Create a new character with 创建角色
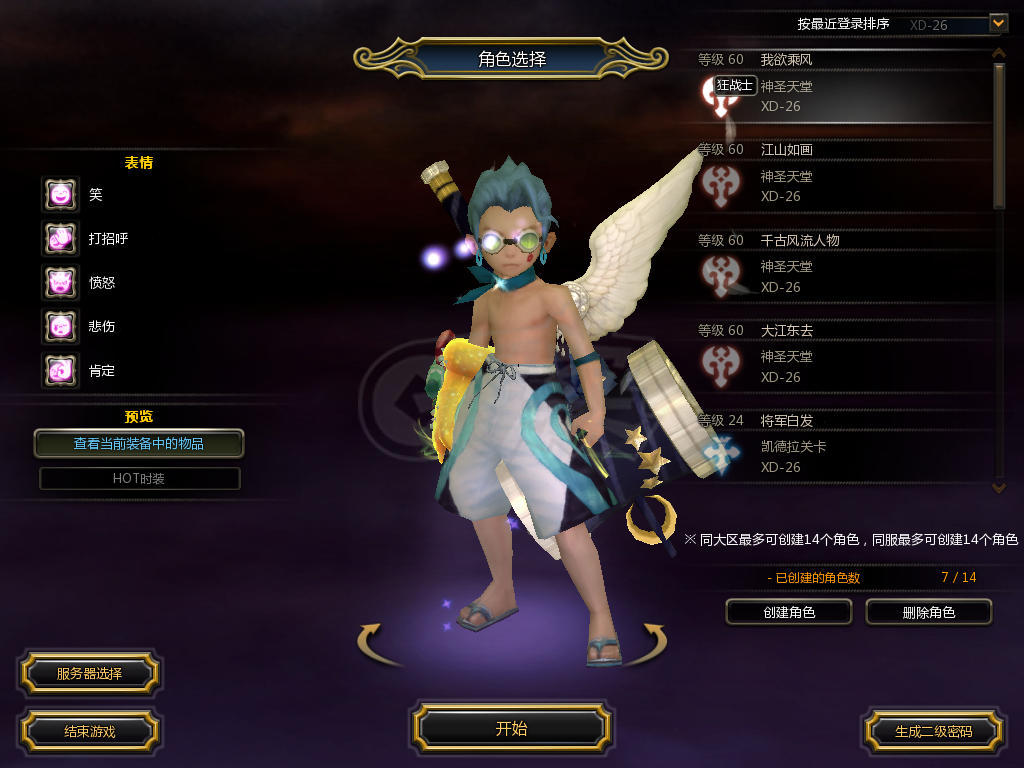Viewport: 1024px width, 768px height. click(788, 612)
